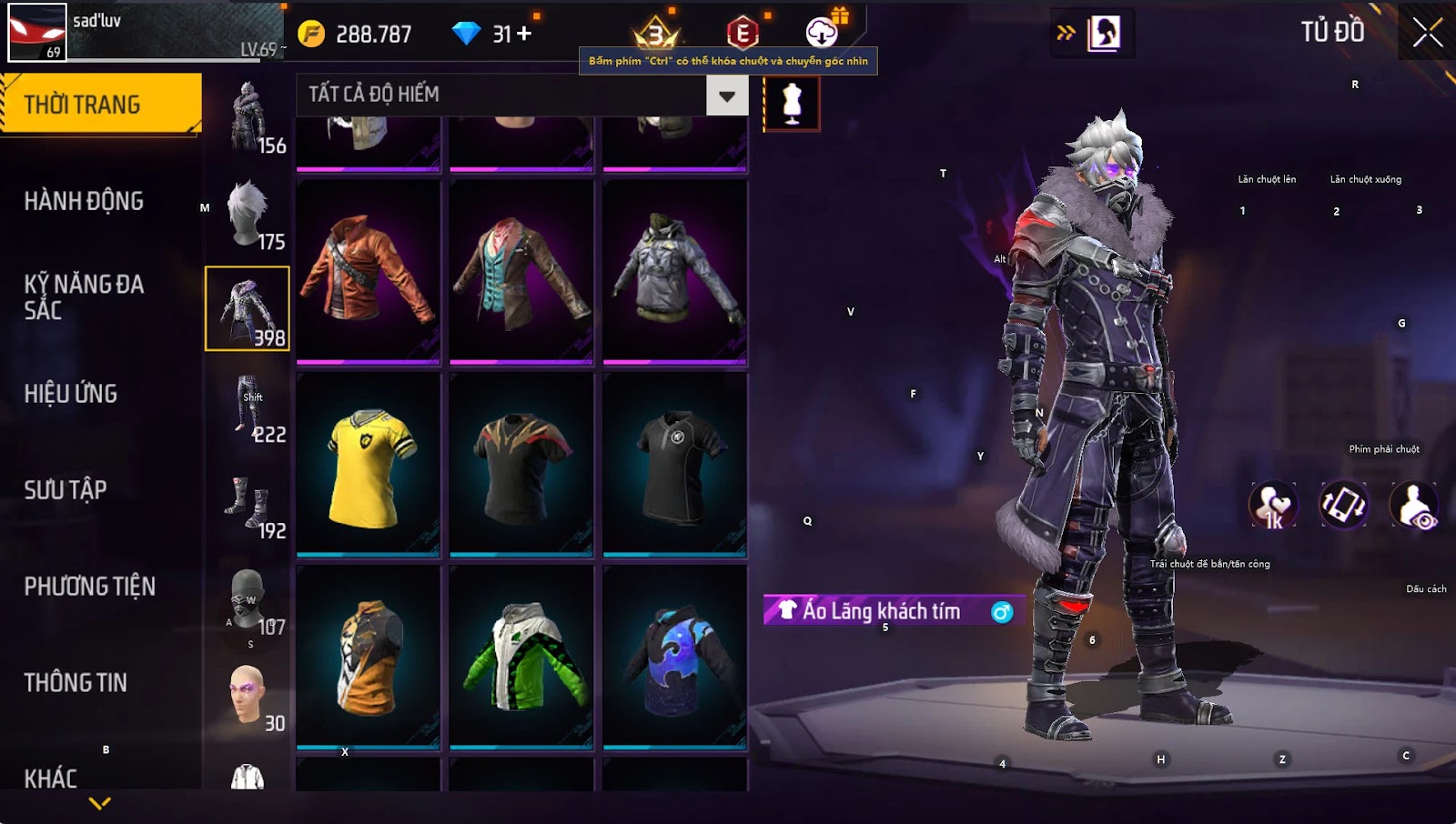The height and width of the screenshot is (824, 1456).
Task: Select KỸ NĂNG ĐA SẮC menu
Action: click(x=84, y=297)
